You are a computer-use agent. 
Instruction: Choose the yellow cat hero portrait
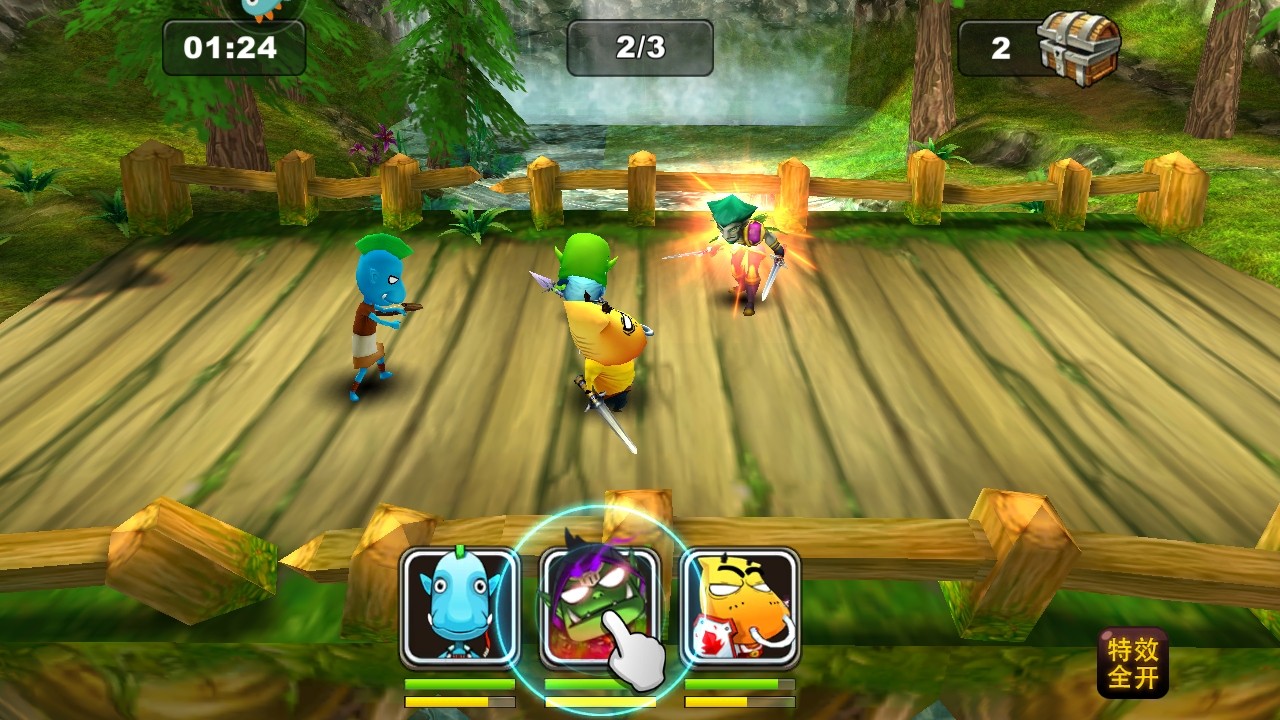(740, 607)
